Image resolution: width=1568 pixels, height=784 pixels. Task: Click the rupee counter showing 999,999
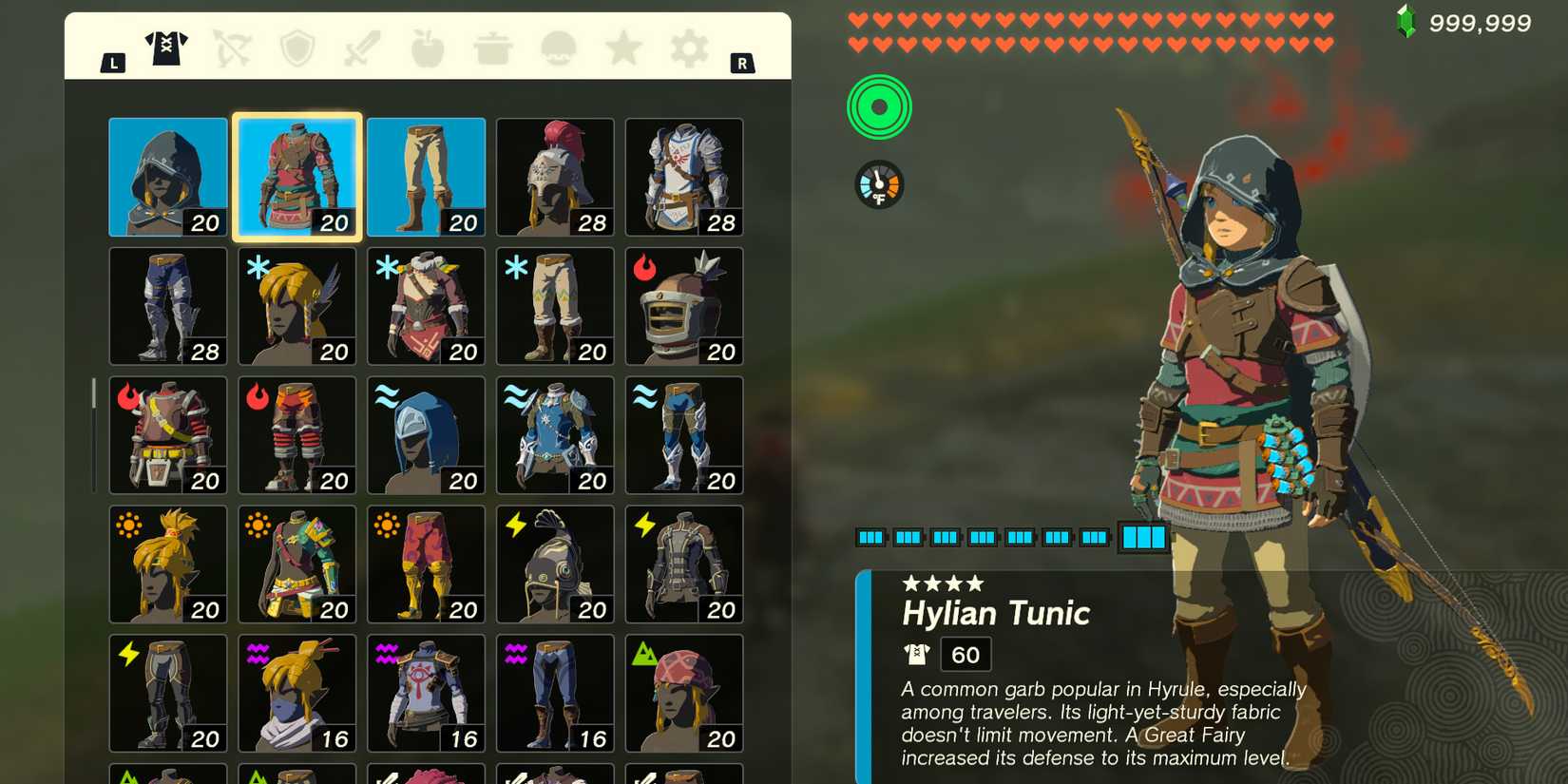[1482, 23]
